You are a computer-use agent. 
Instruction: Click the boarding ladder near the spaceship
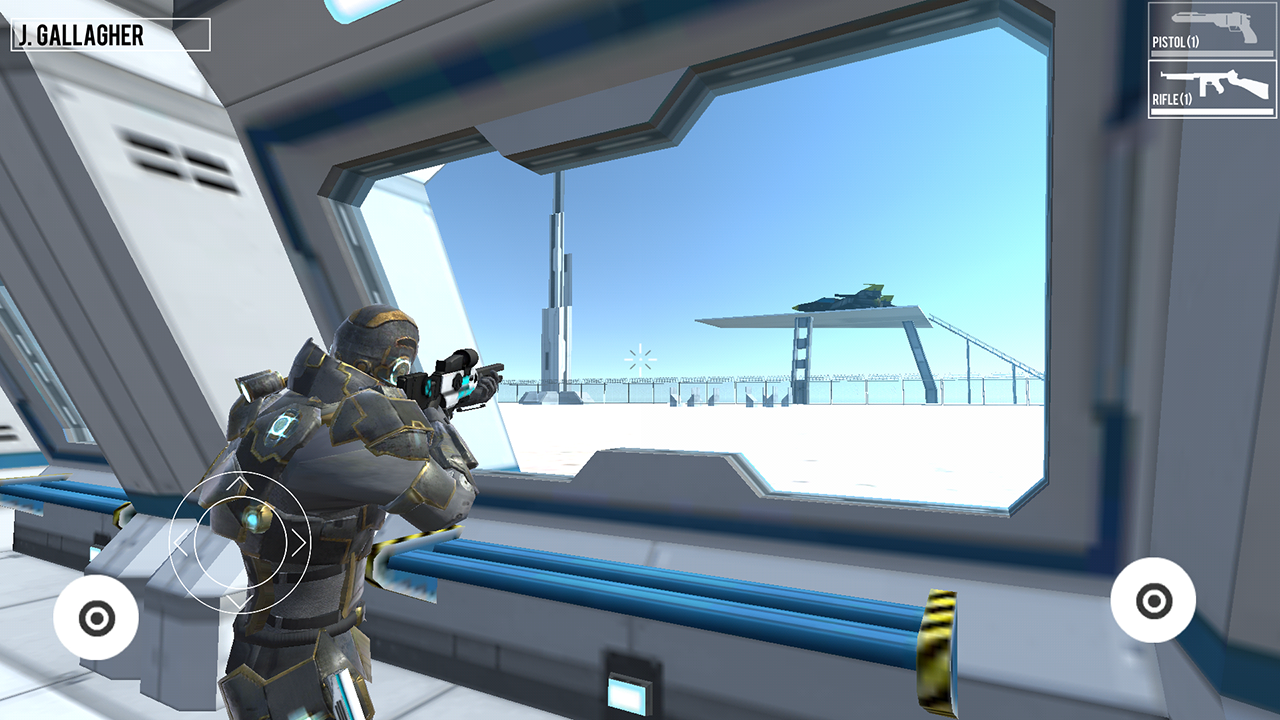pos(803,350)
